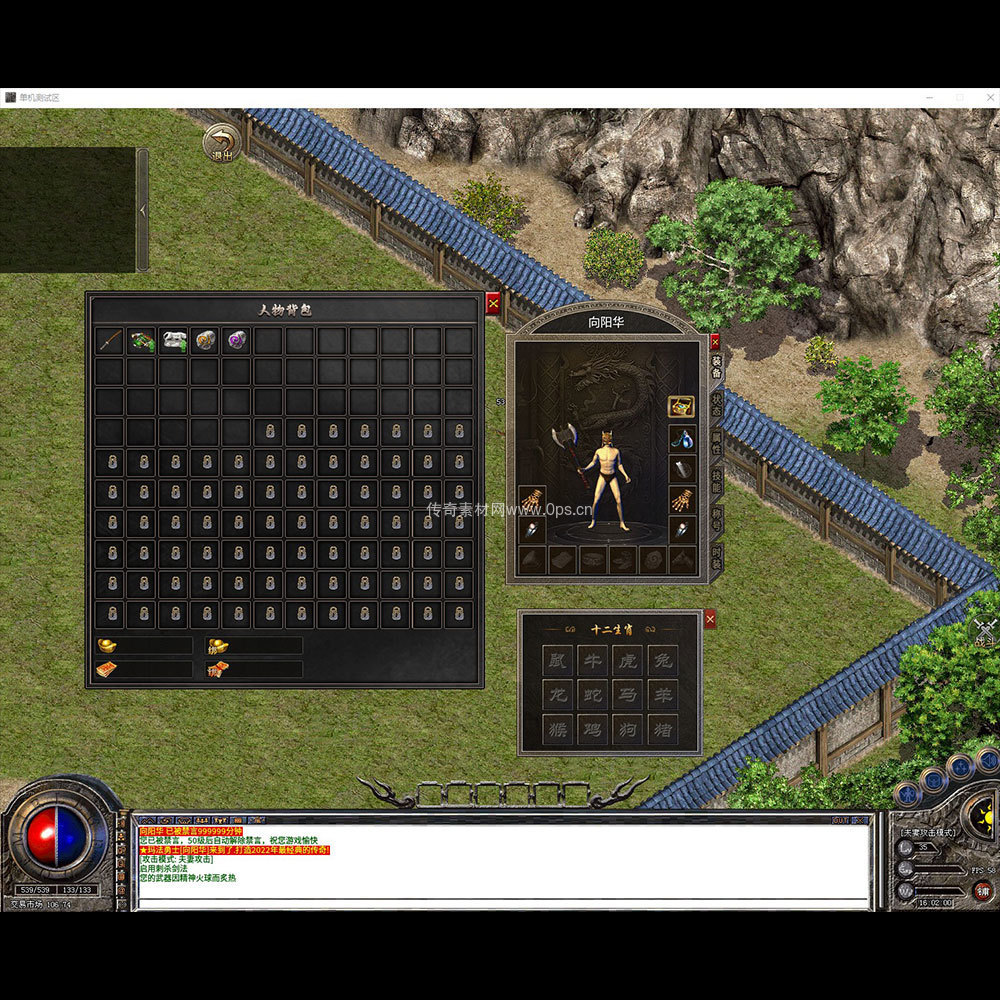Image resolution: width=1000 pixels, height=1000 pixels.
Task: Switch to the 状态 status tab
Action: [717, 403]
